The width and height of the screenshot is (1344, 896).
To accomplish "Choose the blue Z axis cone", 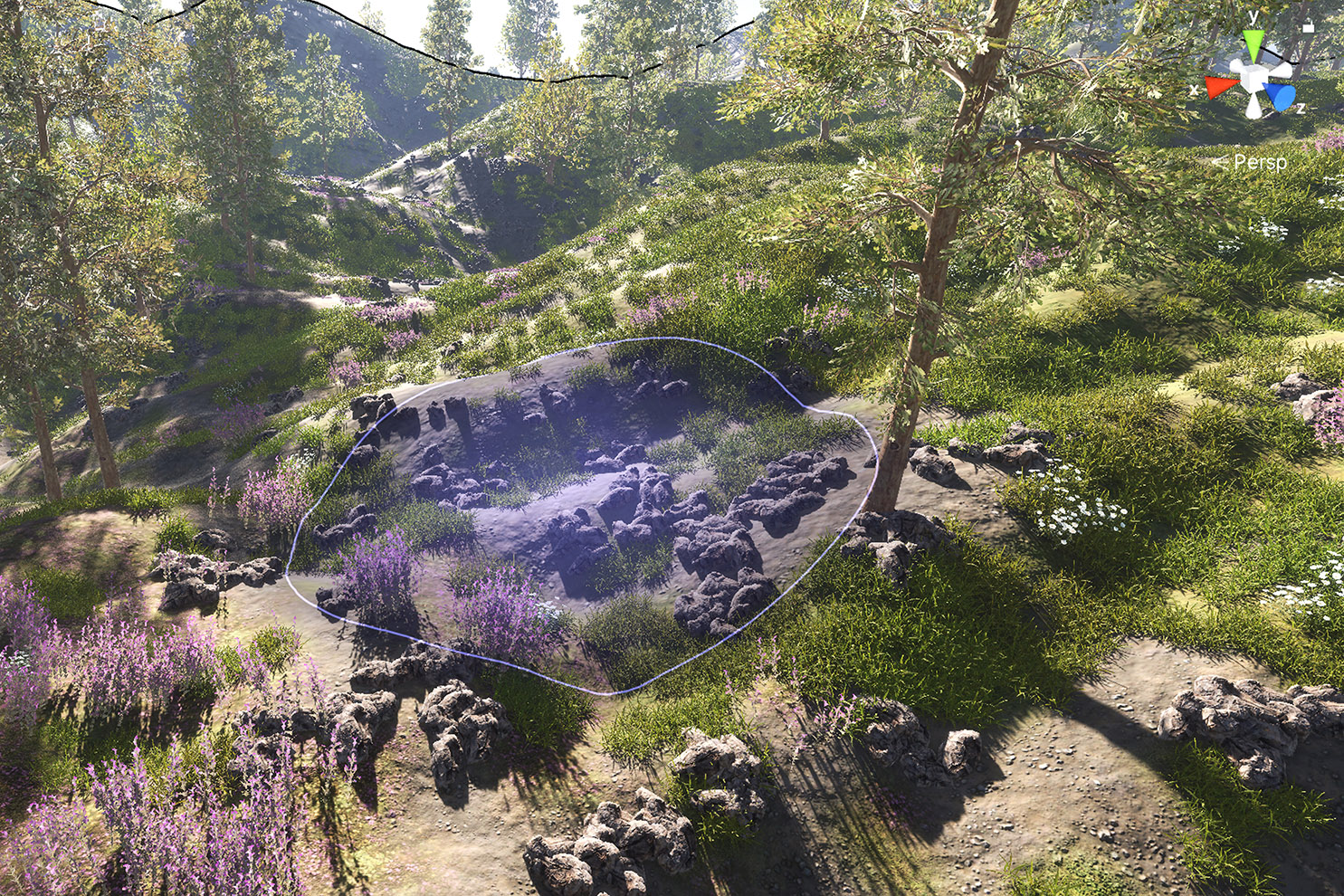I will click(1280, 97).
